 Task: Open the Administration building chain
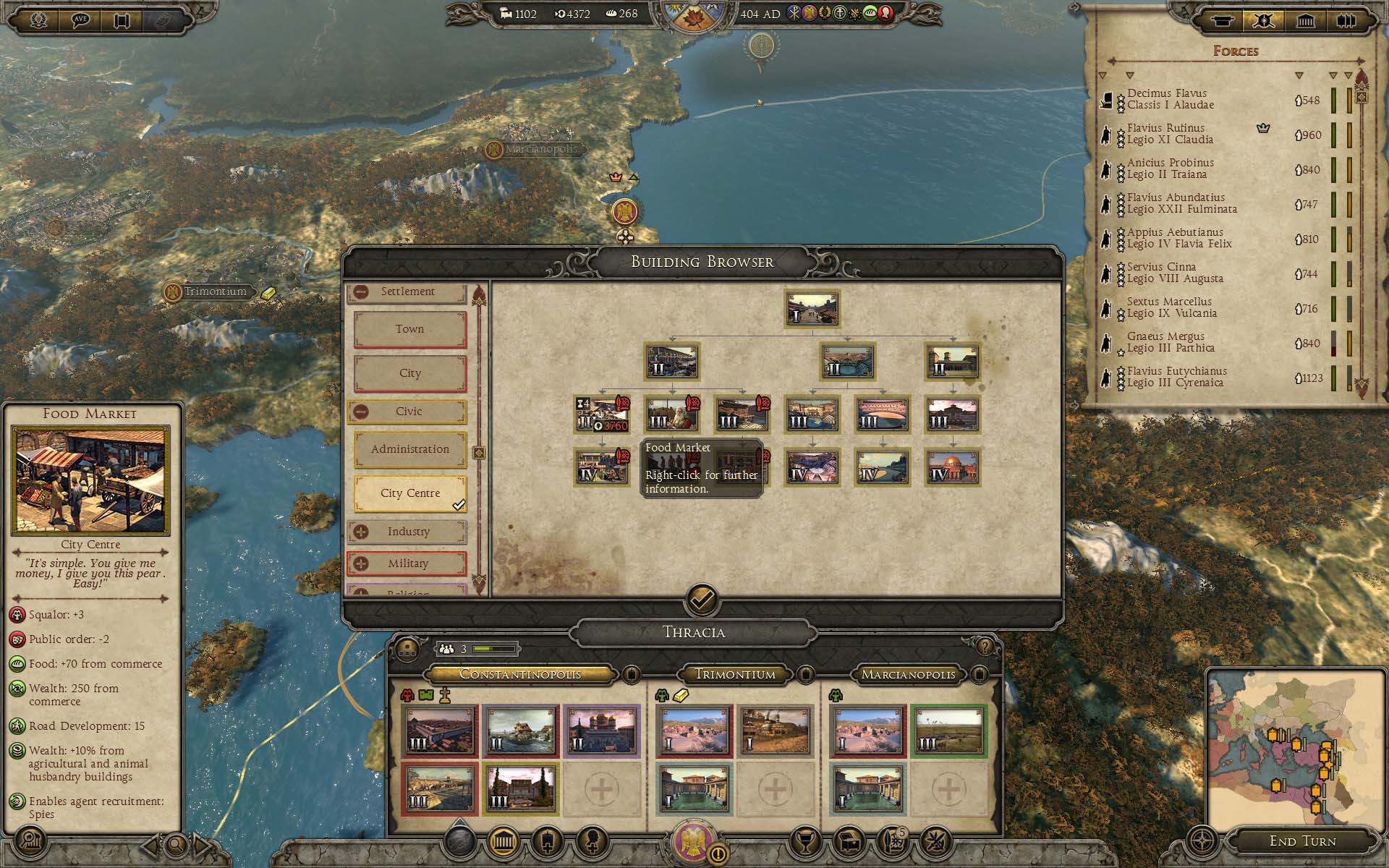409,449
